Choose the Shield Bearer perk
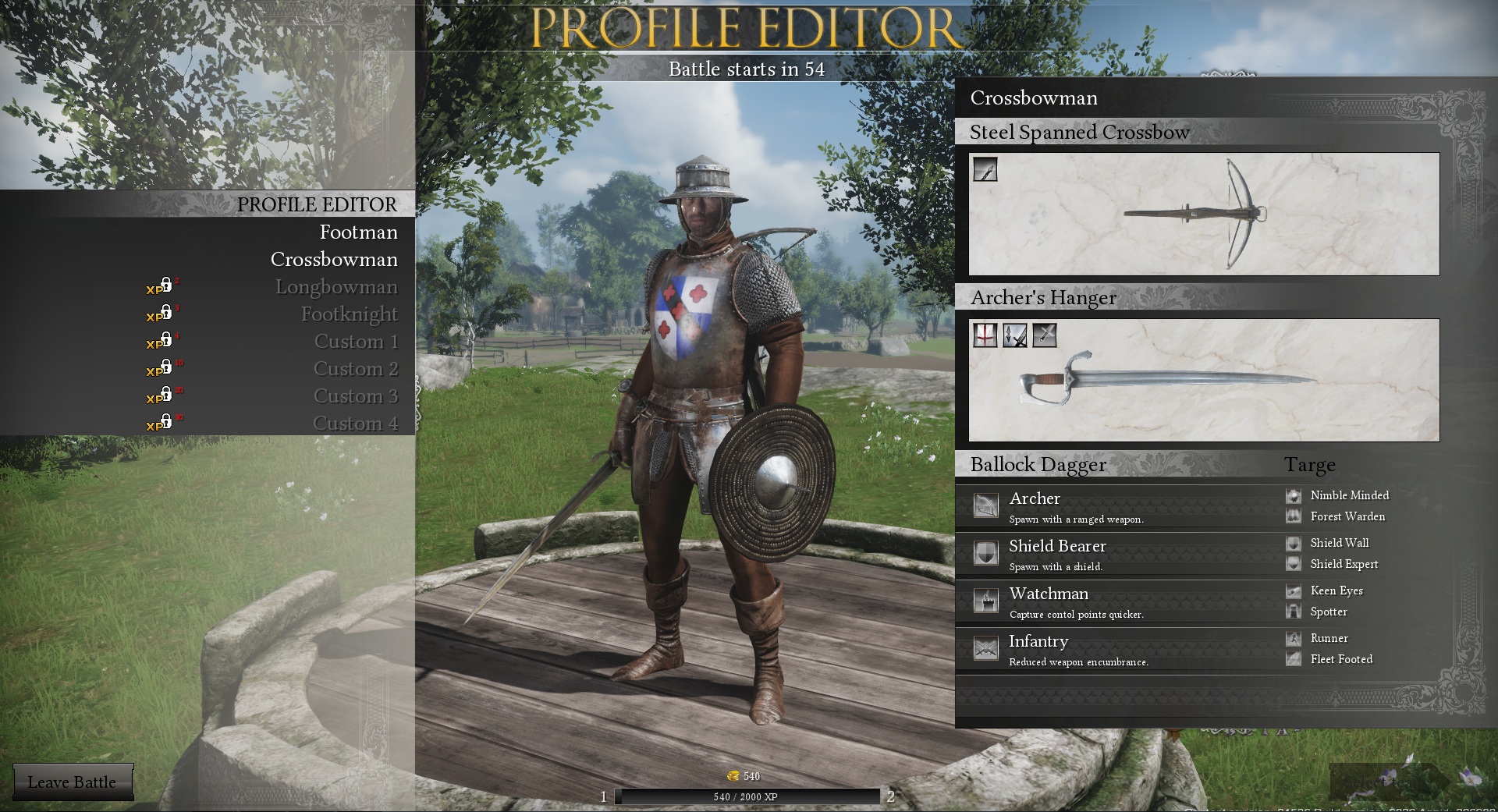This screenshot has height=812, width=1498. click(x=1057, y=547)
